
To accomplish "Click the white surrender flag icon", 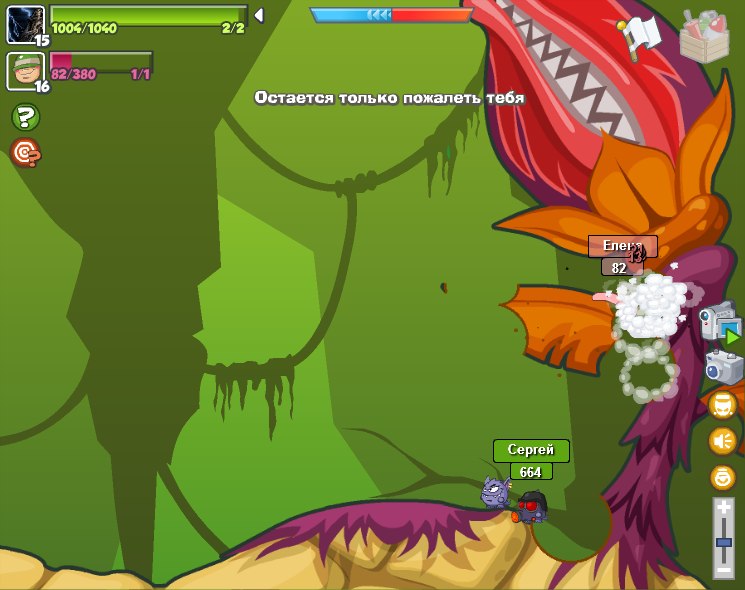I will pyautogui.click(x=638, y=37).
